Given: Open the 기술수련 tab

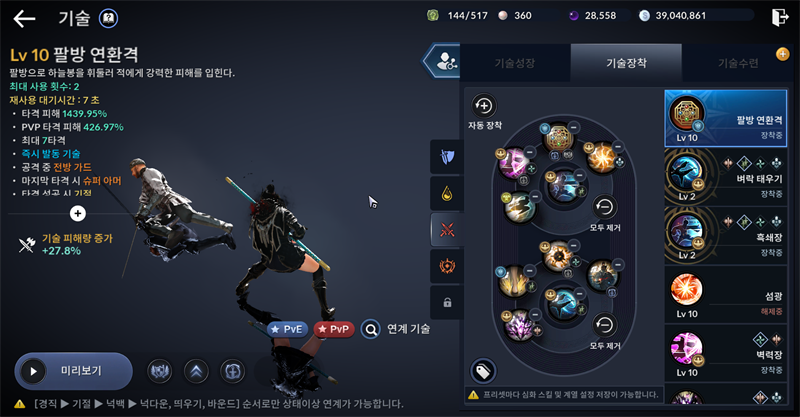Looking at the screenshot, I should point(738,63).
